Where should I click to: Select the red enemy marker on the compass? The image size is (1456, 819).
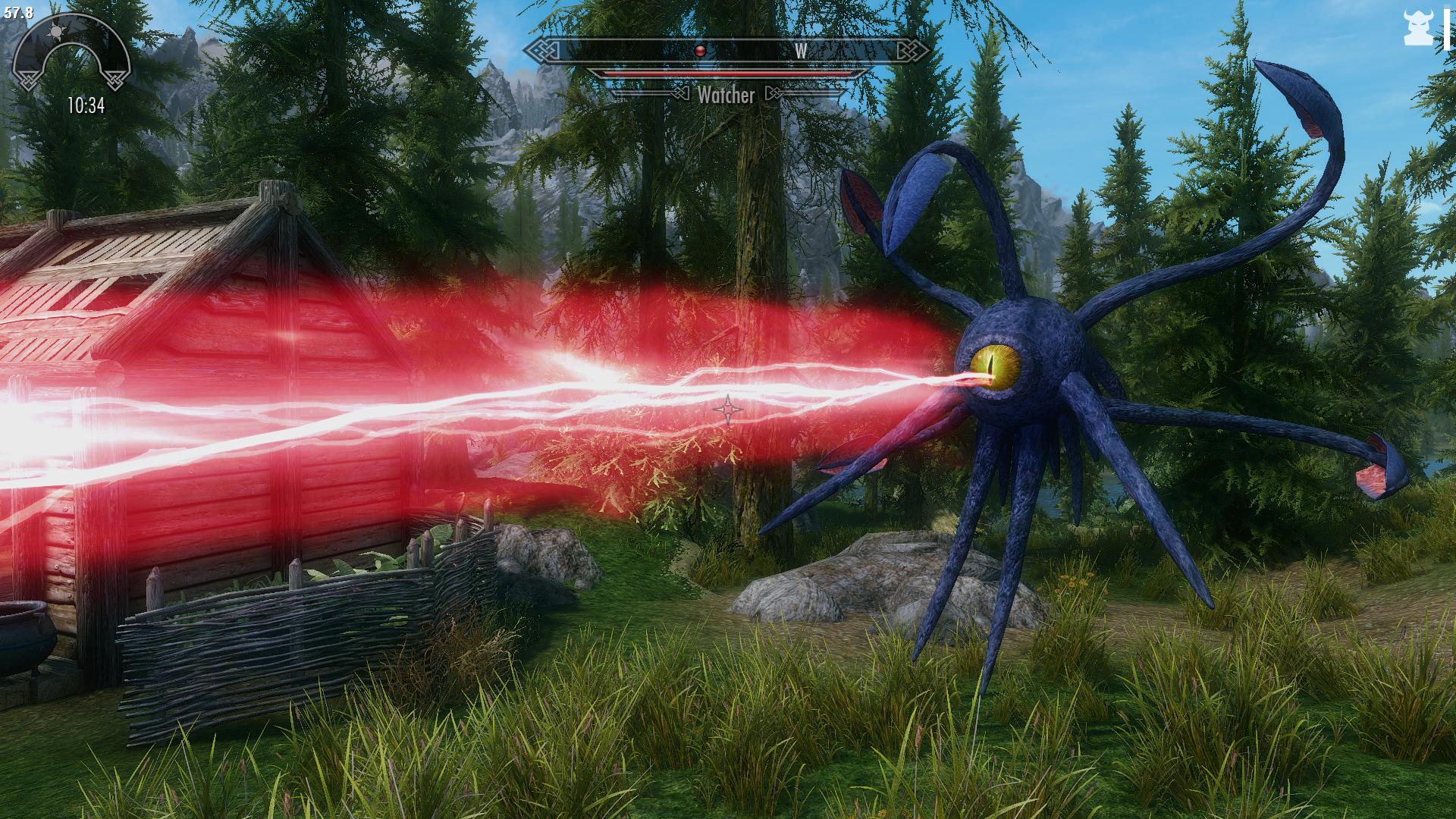pos(700,51)
